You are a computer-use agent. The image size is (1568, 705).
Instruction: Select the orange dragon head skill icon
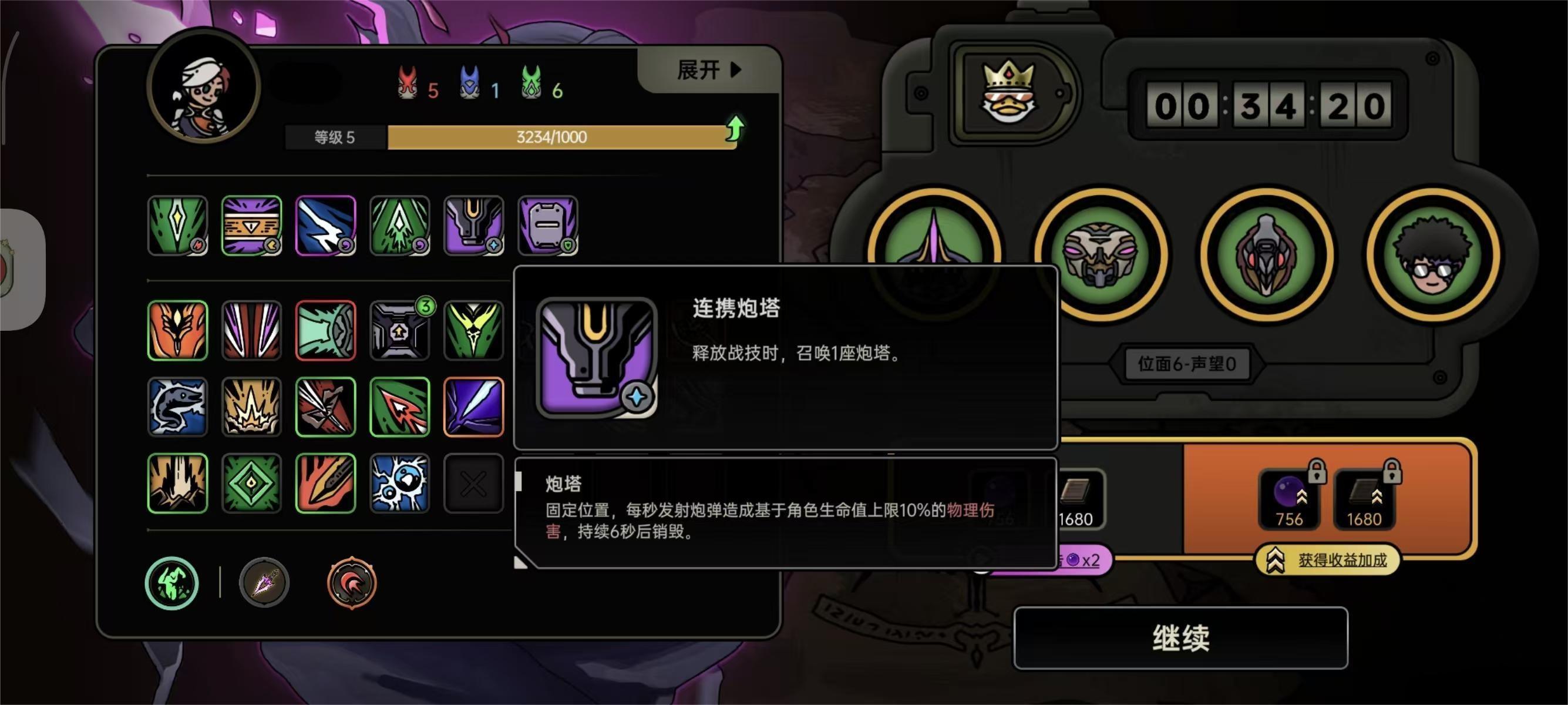click(x=177, y=331)
